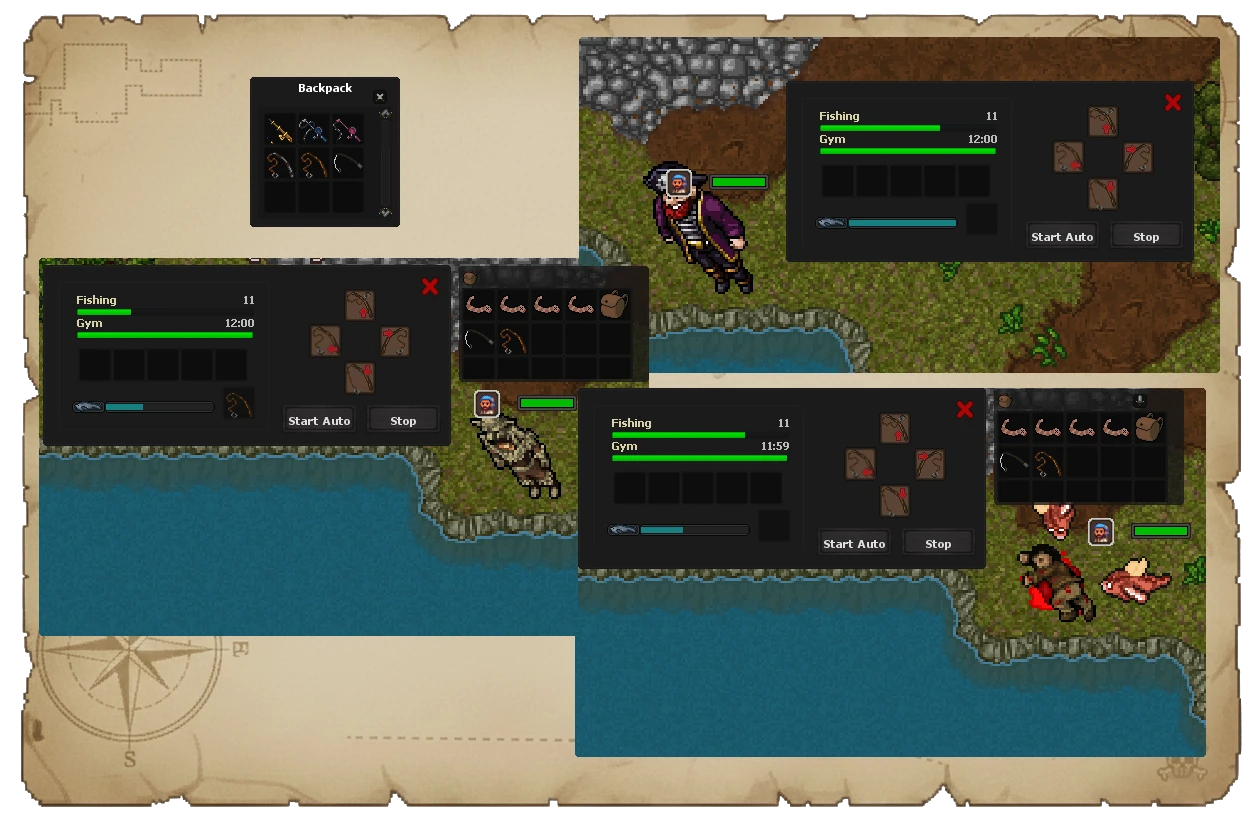
Task: Close the Backpack window
Action: (x=379, y=97)
